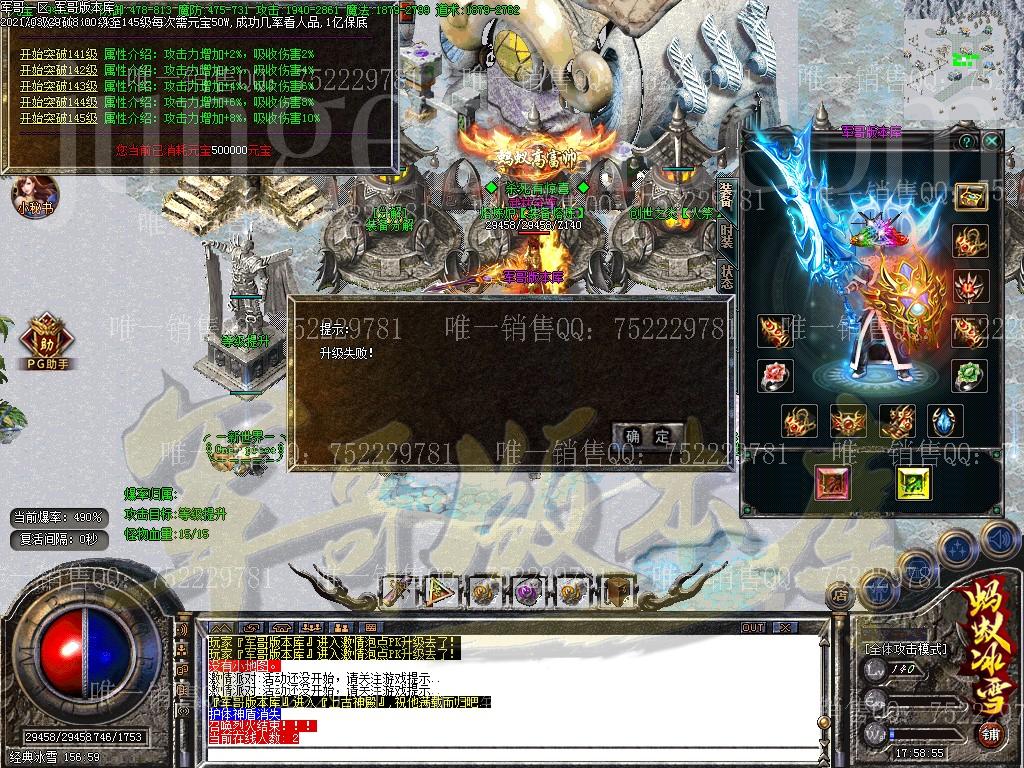The width and height of the screenshot is (1024, 768).
Task: Toggle the 全体攻击模式 attack mode
Action: (906, 648)
